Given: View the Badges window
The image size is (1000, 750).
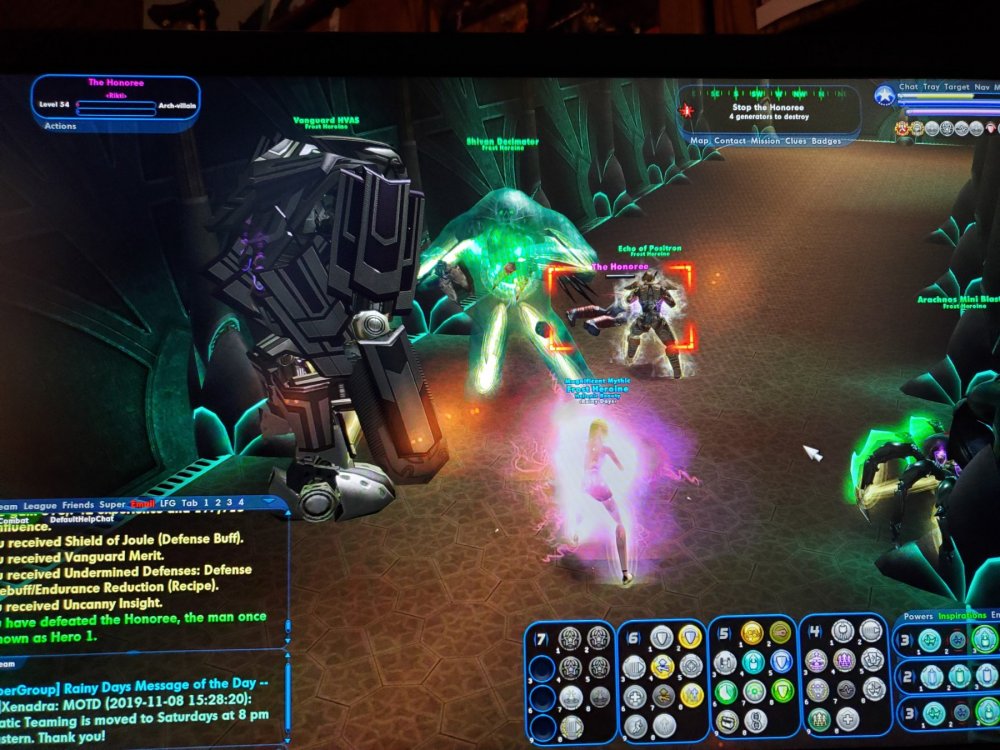Looking at the screenshot, I should point(826,141).
